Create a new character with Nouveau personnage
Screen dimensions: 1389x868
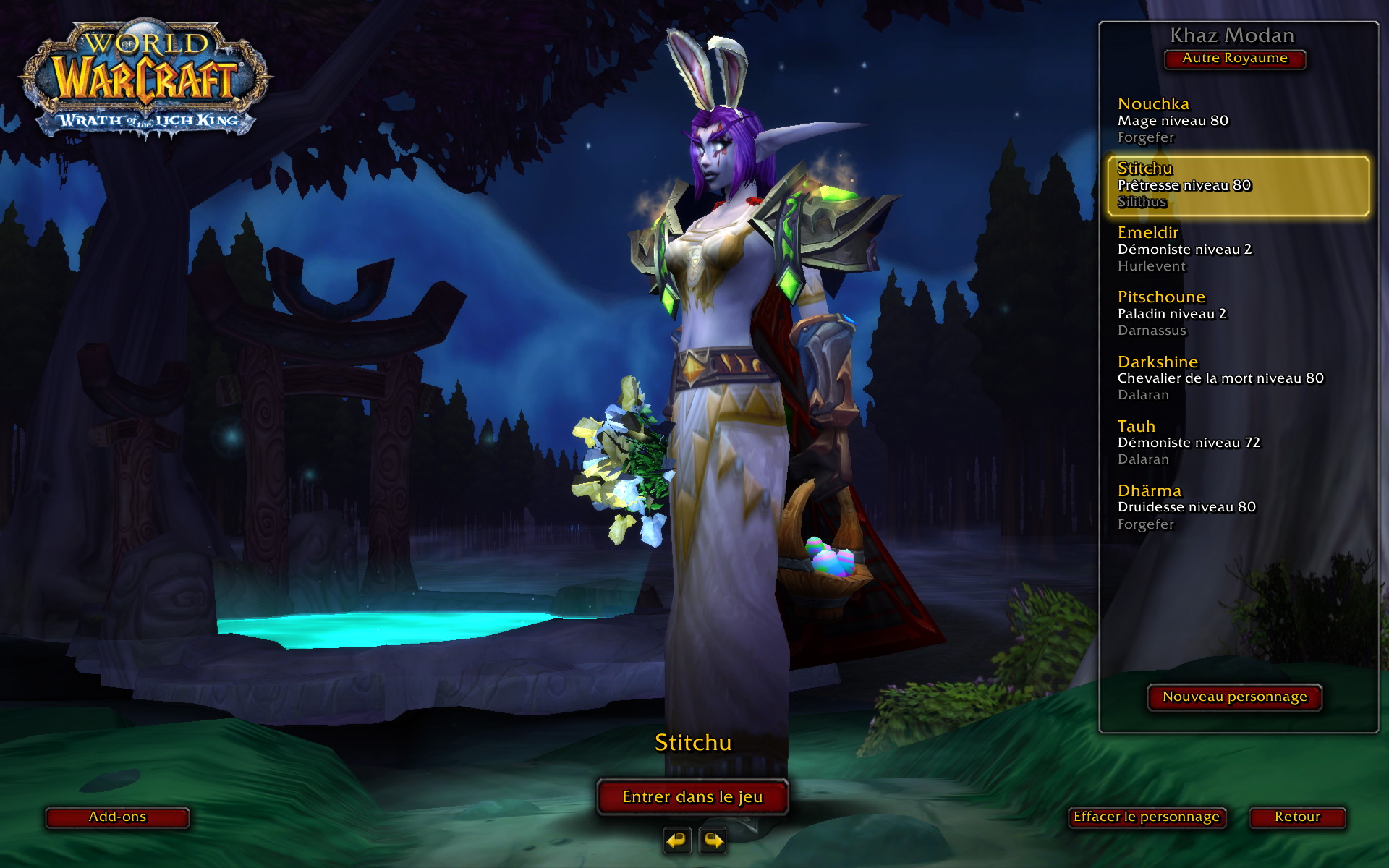coord(1234,697)
